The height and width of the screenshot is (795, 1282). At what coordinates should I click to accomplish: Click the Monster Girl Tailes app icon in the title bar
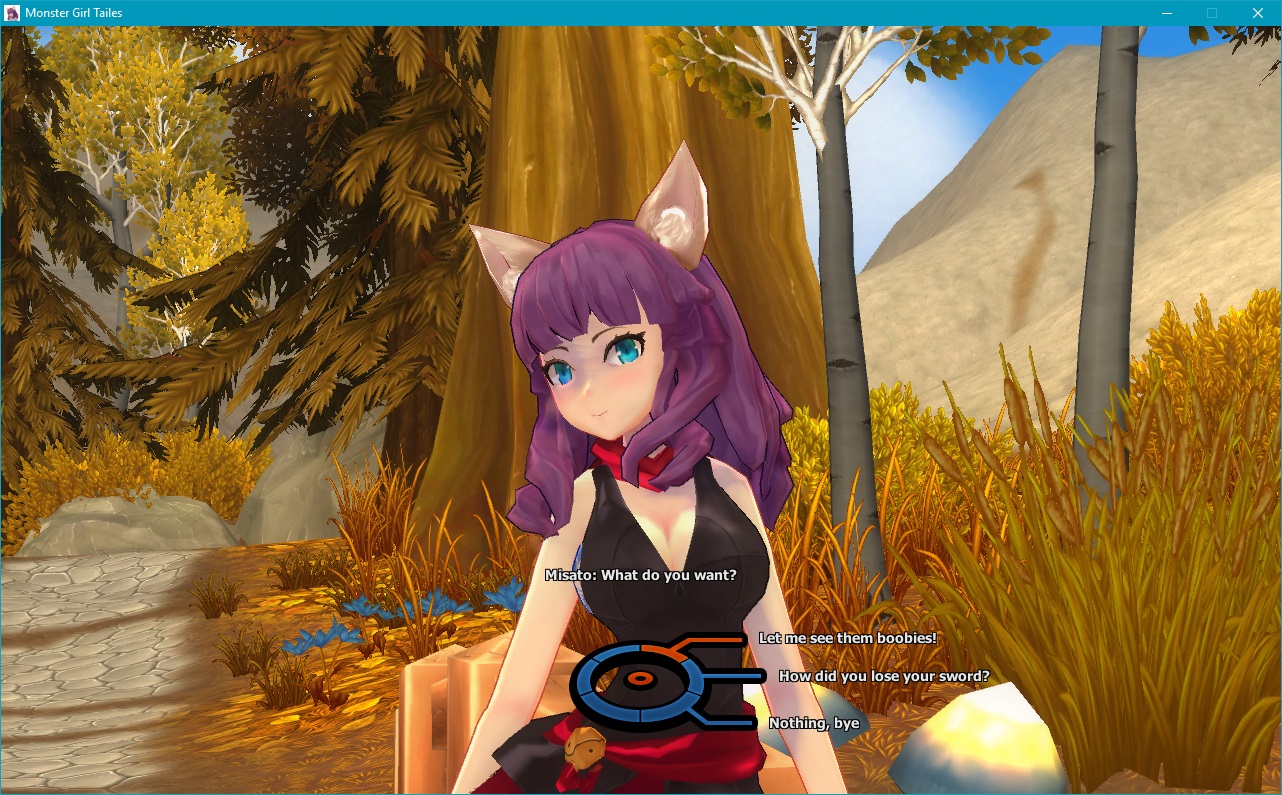coord(12,12)
